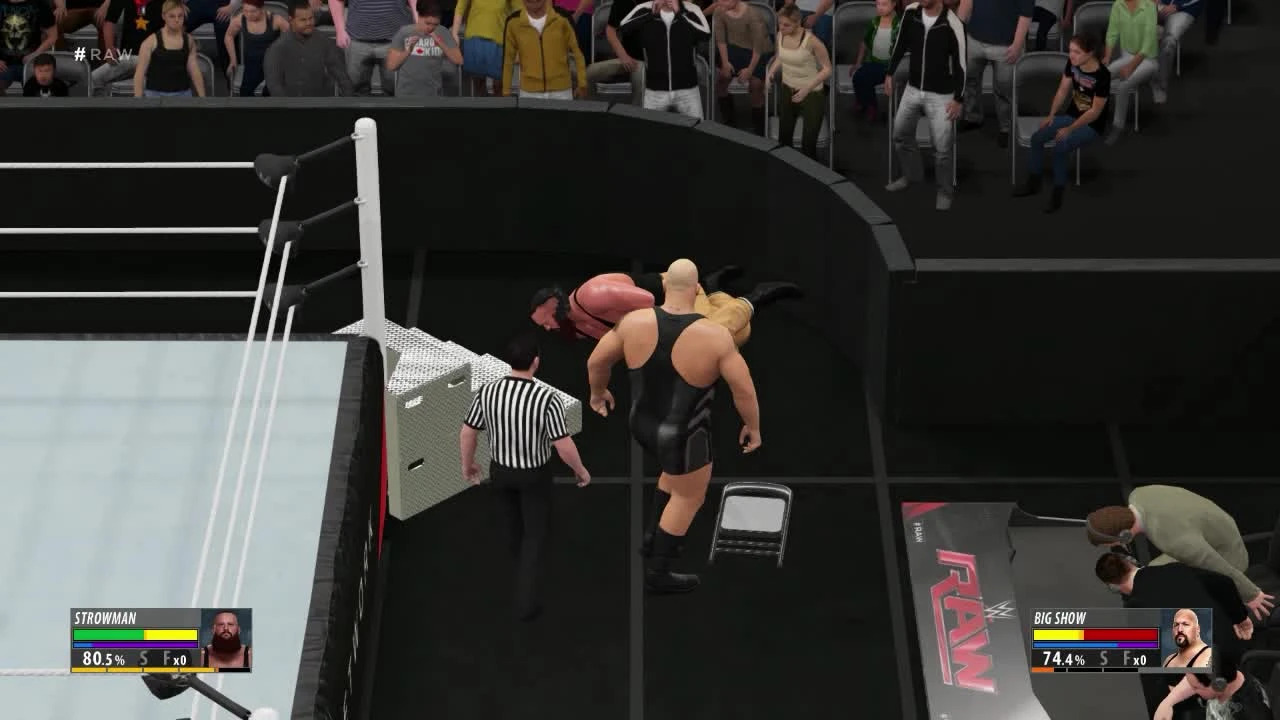Click Strowman's yellow momentum segments
This screenshot has height=720, width=1280.
(x=141, y=670)
